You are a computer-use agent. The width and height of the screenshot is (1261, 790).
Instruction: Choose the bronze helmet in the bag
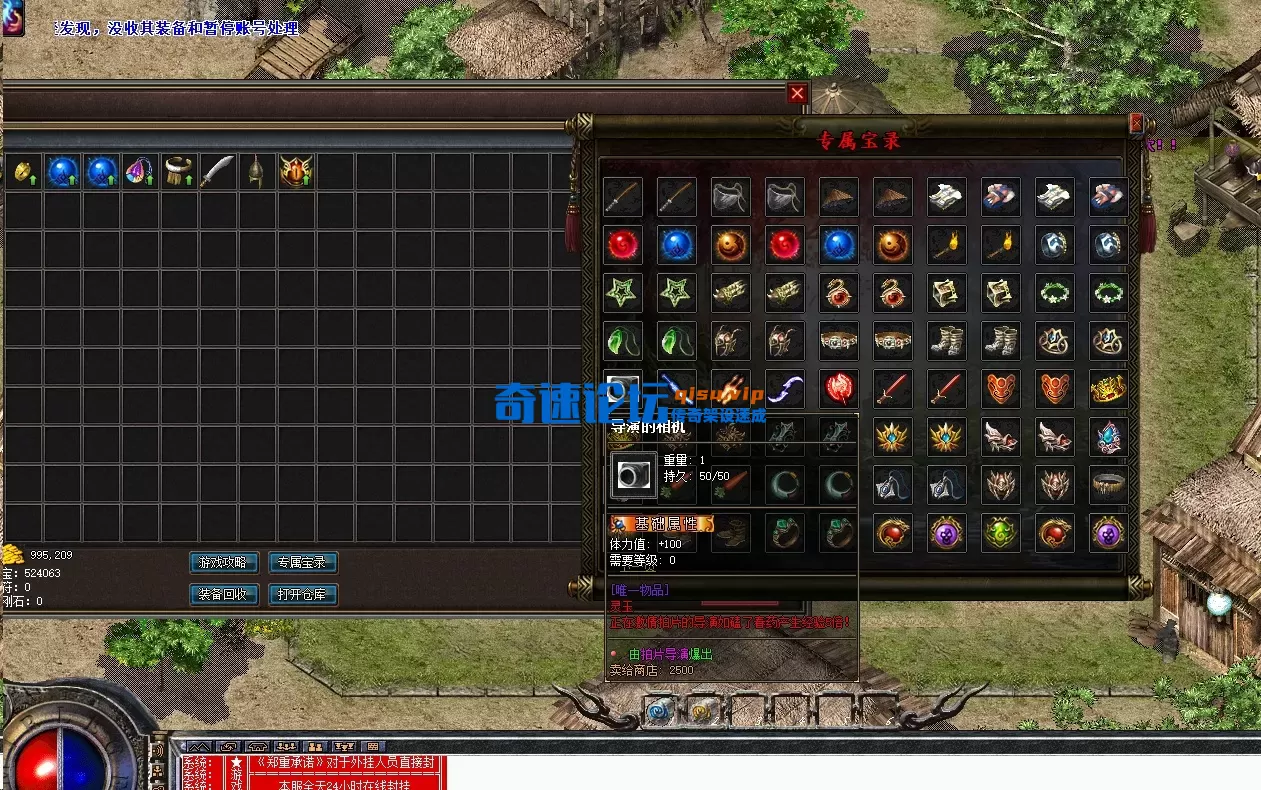click(256, 172)
